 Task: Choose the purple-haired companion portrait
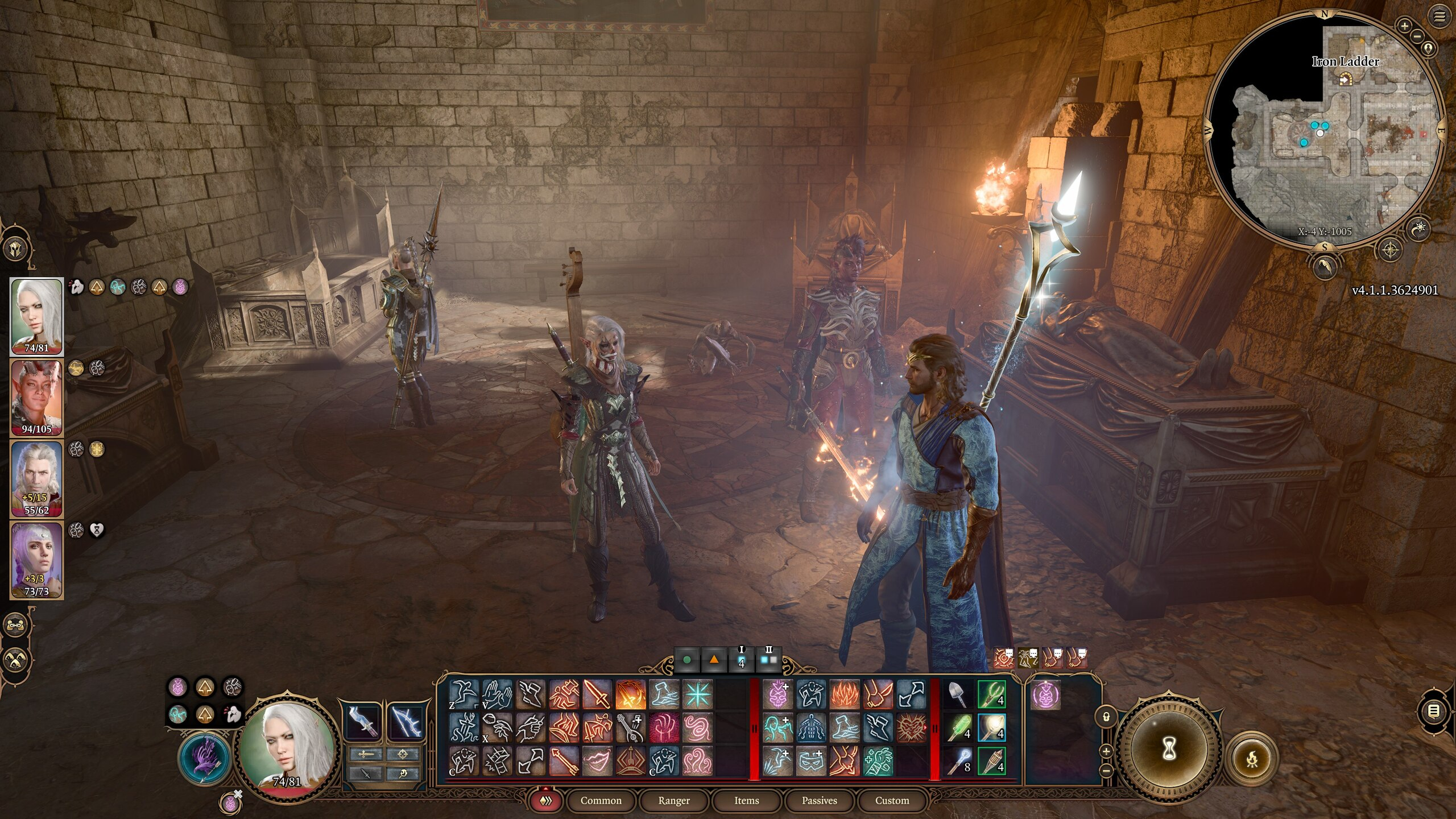(36, 560)
